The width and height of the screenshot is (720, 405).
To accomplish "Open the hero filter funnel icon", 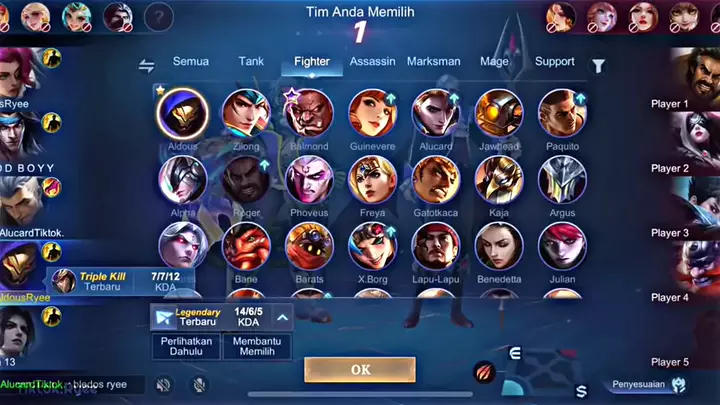I will point(598,66).
